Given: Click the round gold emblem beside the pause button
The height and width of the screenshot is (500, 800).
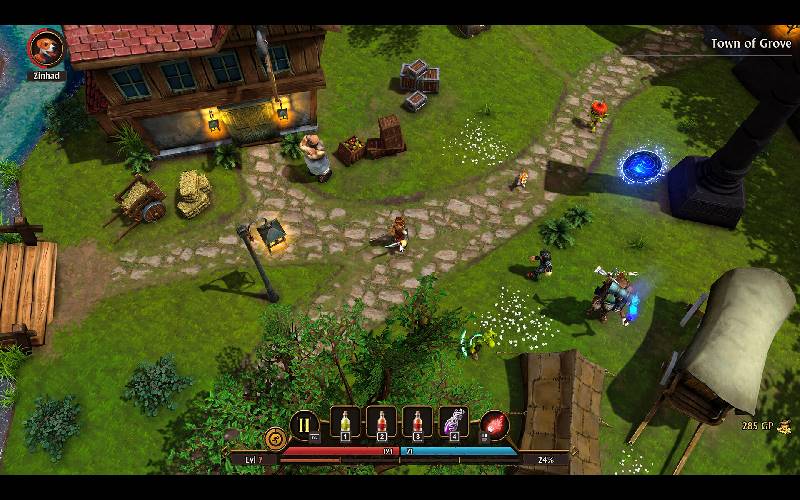Looking at the screenshot, I should click(x=276, y=437).
